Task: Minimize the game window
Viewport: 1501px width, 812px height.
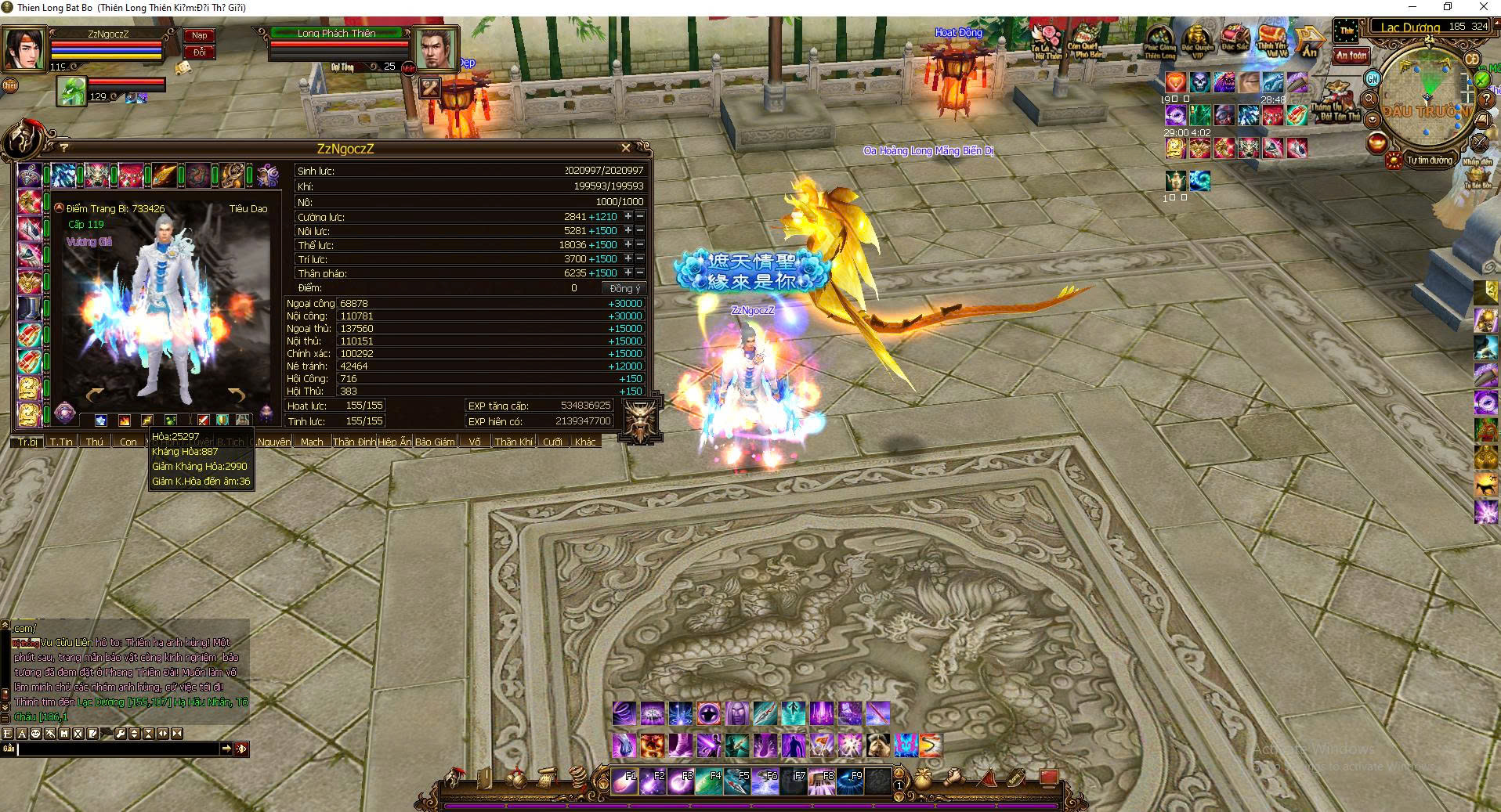Action: (1411, 7)
